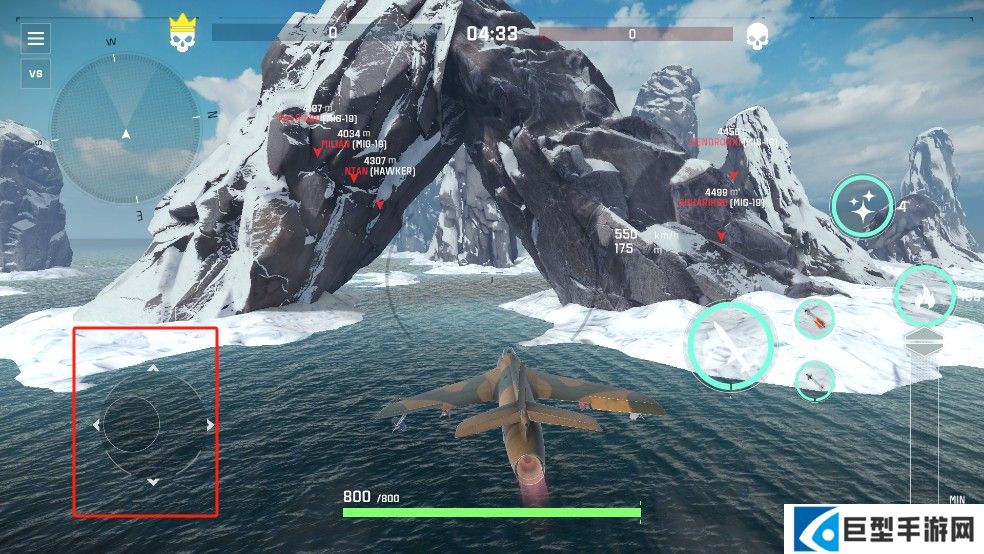
Task: Tap the virtual joystick center knob
Action: (131, 424)
